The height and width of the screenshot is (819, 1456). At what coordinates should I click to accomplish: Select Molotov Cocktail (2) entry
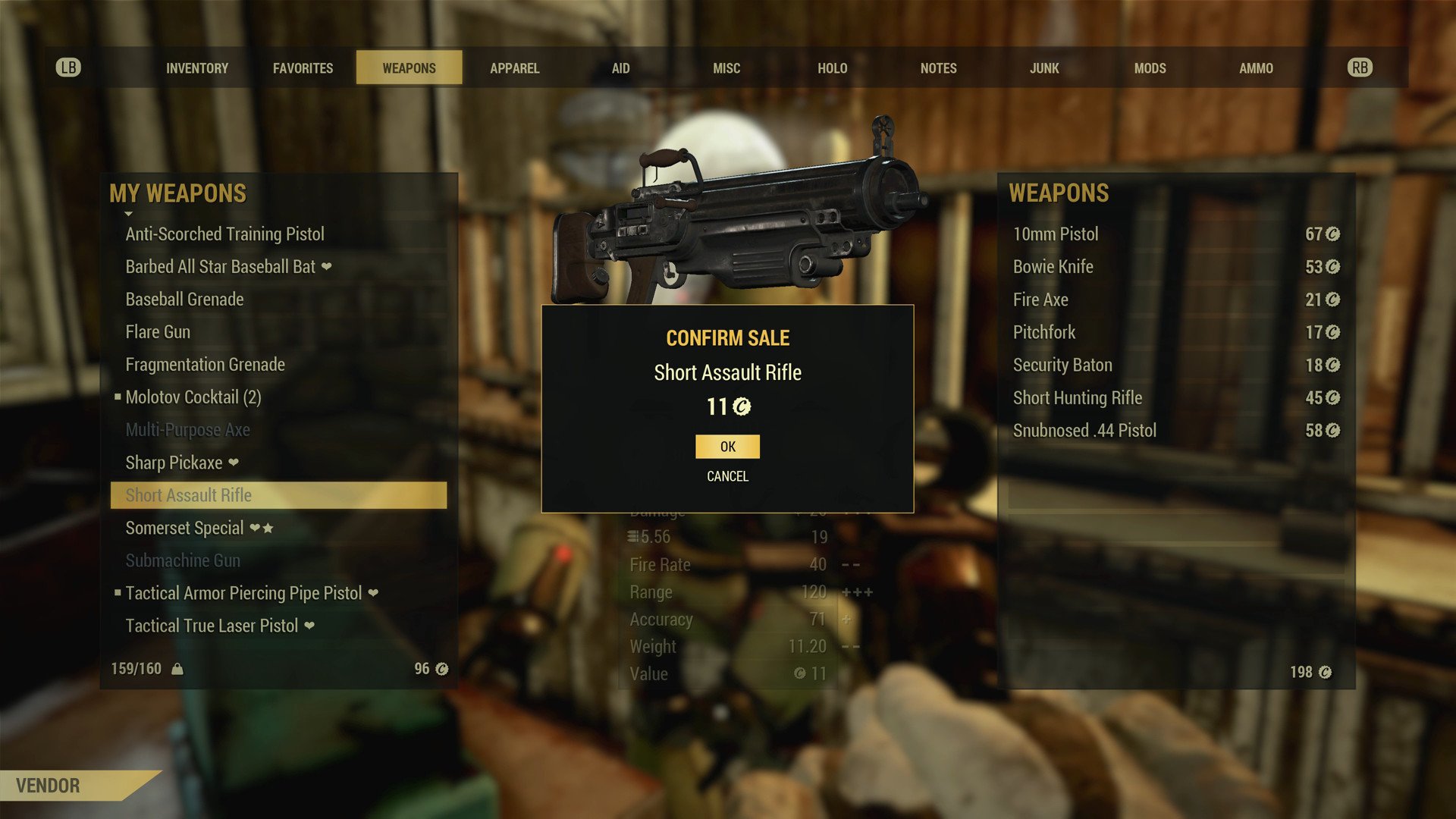[x=193, y=397]
